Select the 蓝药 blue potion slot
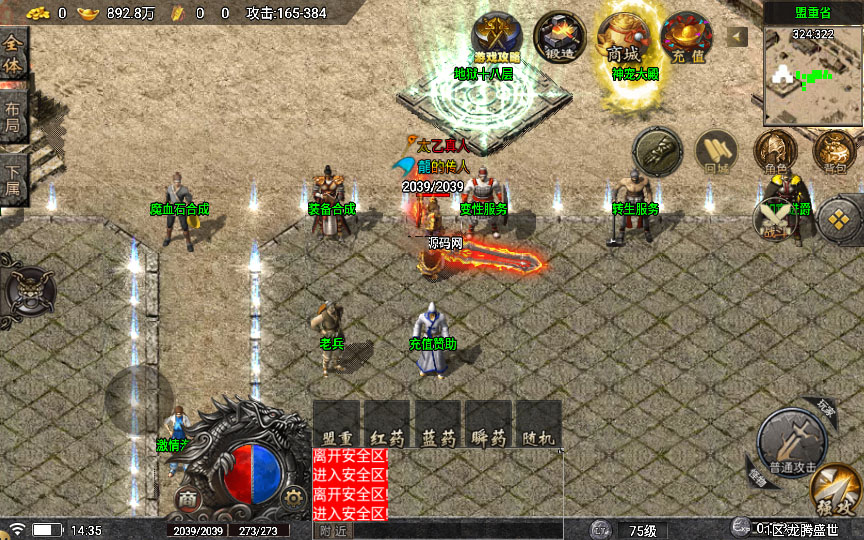This screenshot has height=540, width=864. 437,424
